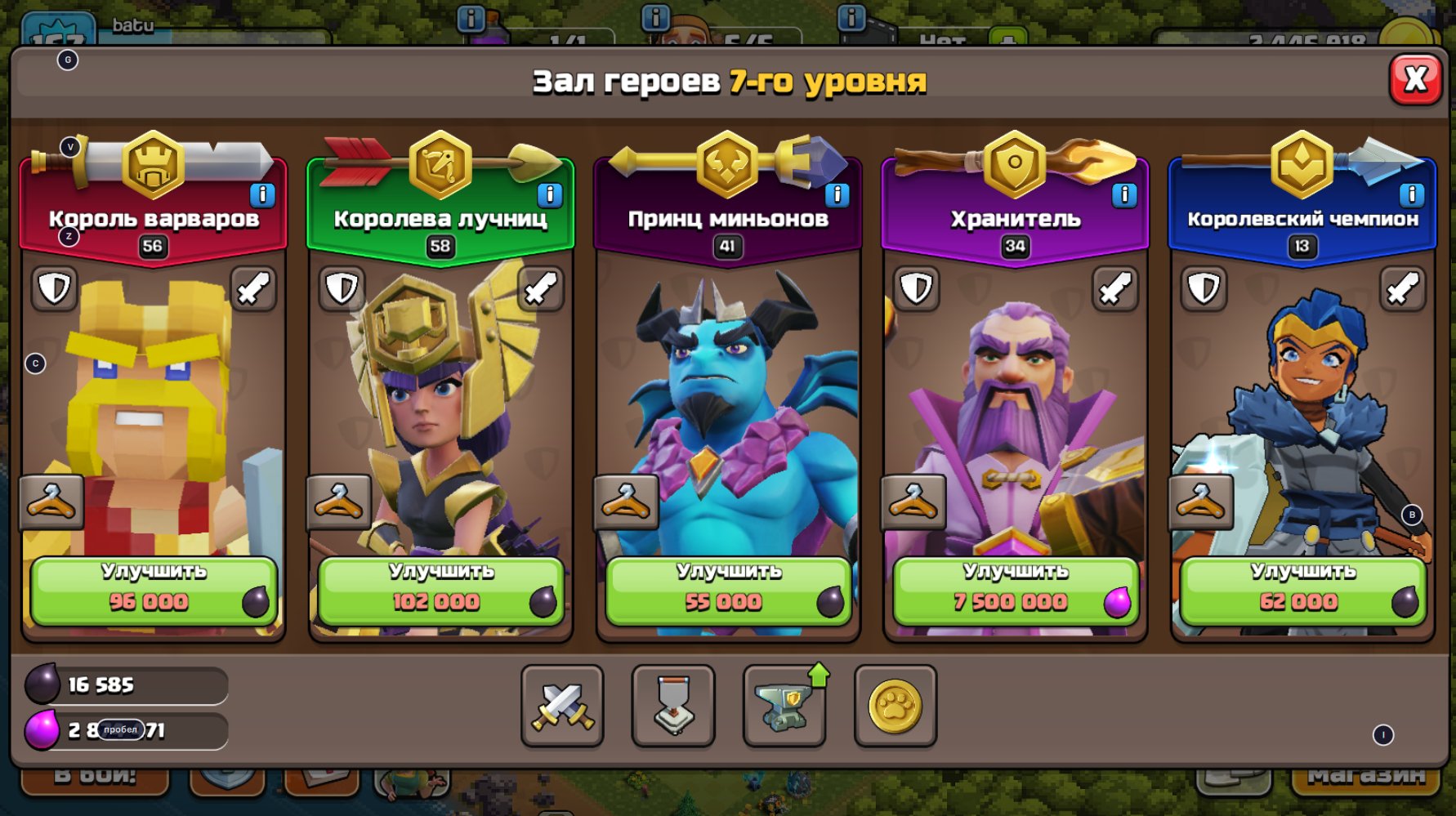View info for Король варваров
This screenshot has height=816, width=1456.
point(263,194)
